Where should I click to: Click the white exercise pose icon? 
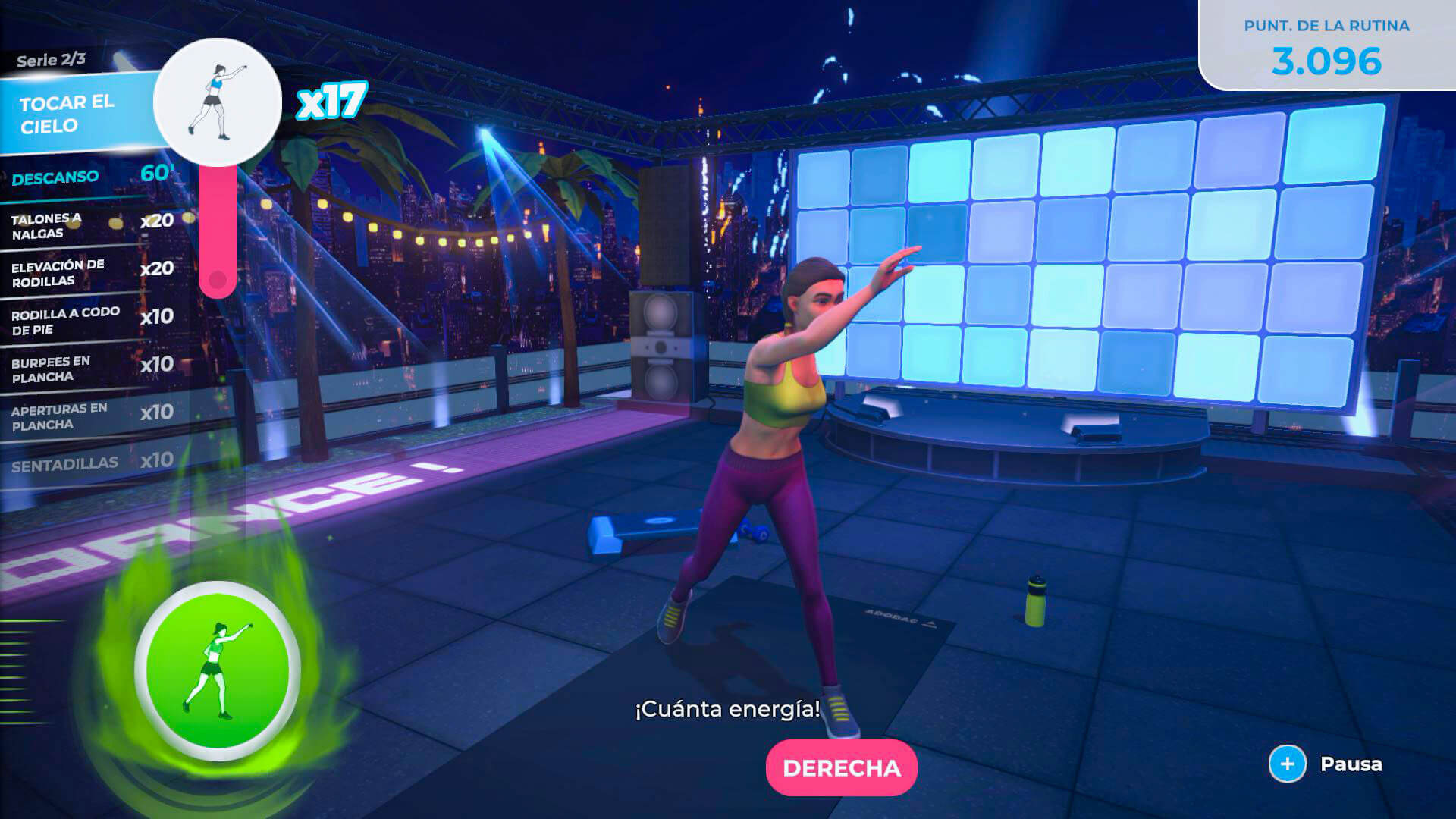(218, 102)
